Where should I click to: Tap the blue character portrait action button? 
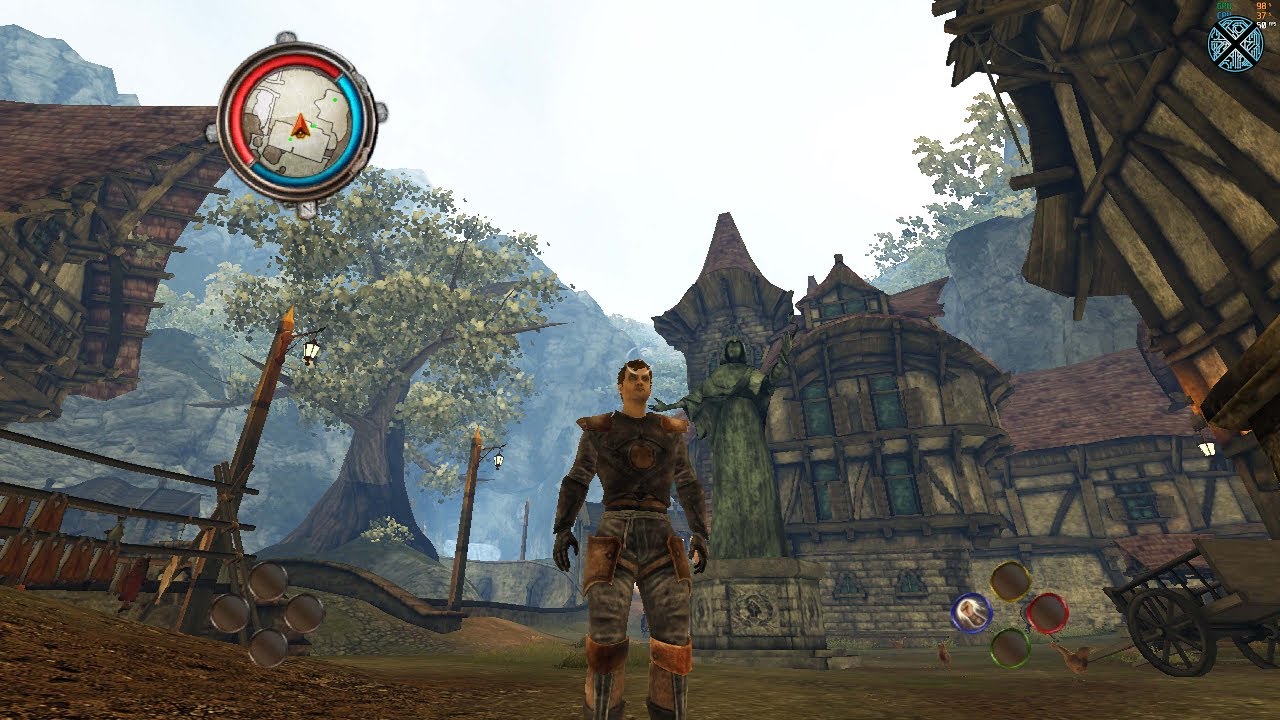[971, 612]
